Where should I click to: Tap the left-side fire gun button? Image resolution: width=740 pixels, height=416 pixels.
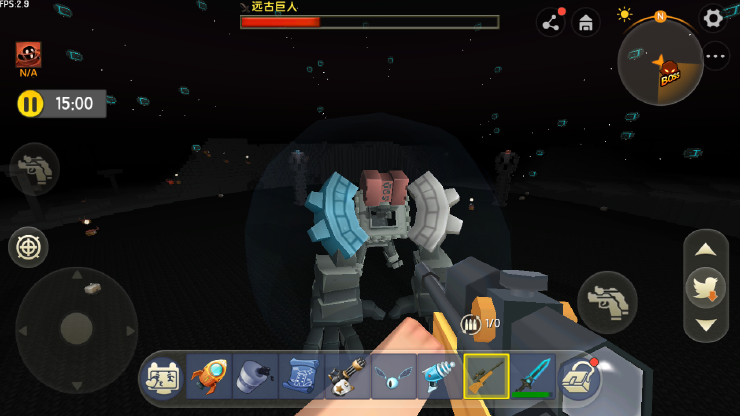click(x=35, y=168)
